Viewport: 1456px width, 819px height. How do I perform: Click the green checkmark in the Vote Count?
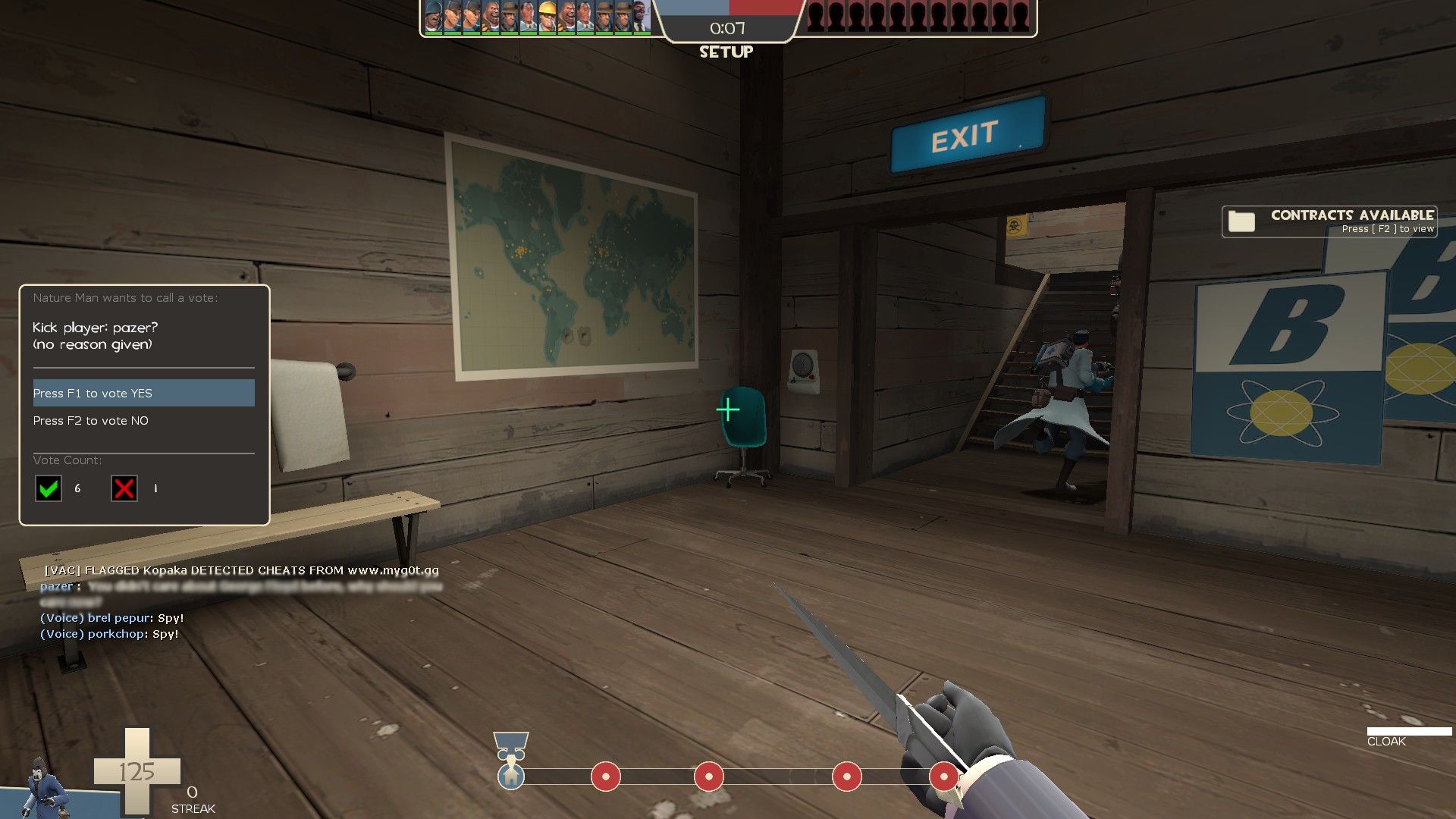coord(48,489)
